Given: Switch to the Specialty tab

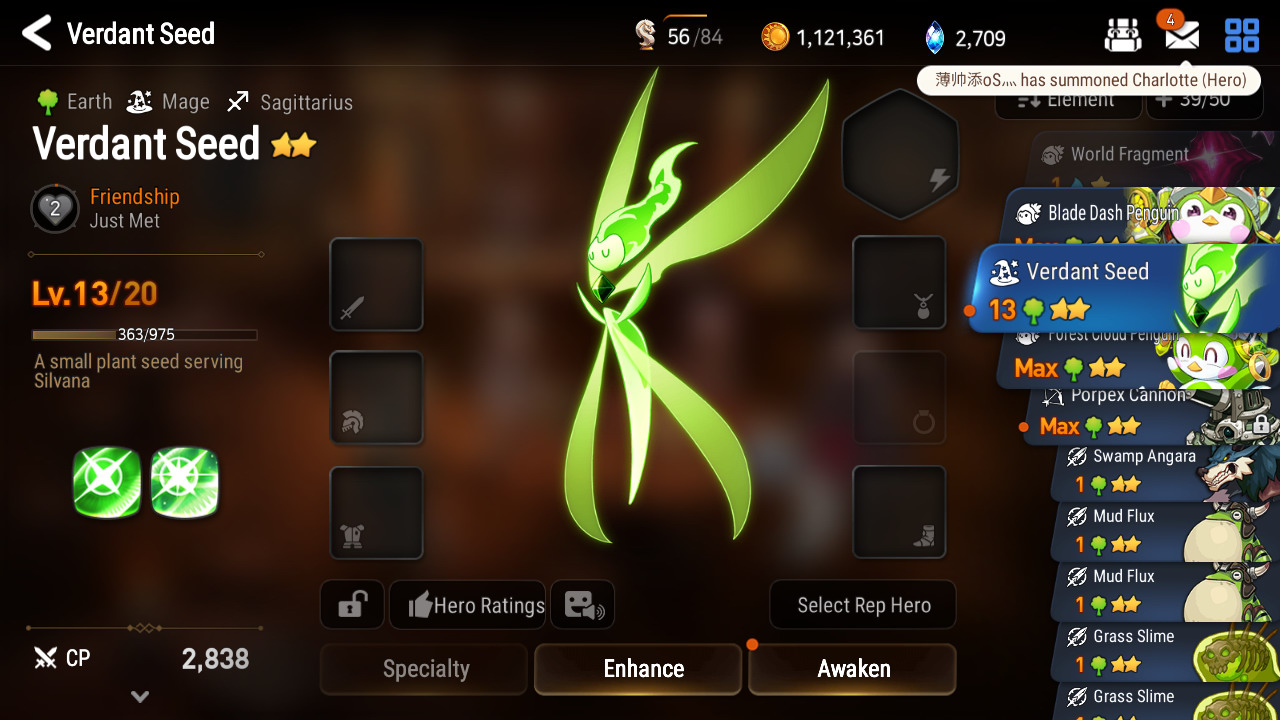Looking at the screenshot, I should click(425, 669).
